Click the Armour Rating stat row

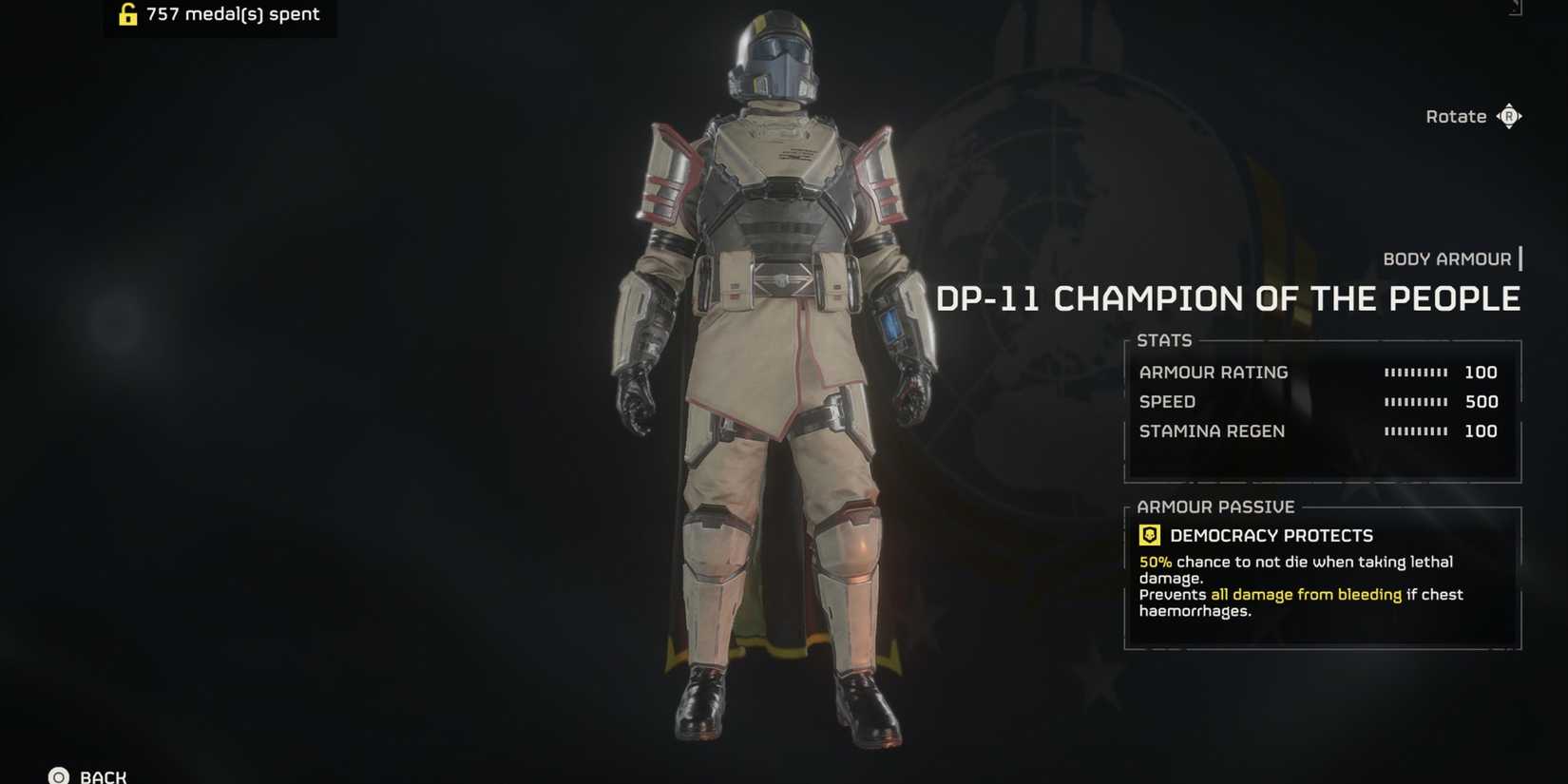click(1214, 373)
